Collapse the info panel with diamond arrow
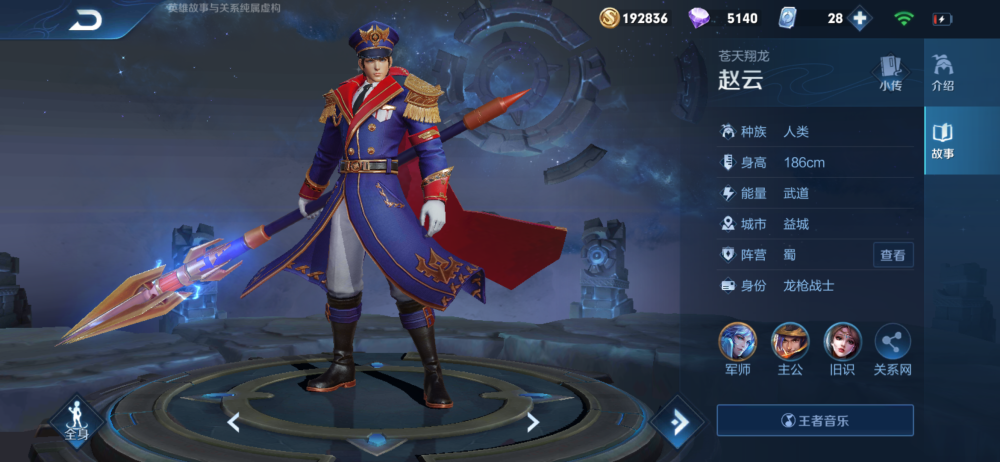The image size is (1000, 462). pos(680,422)
